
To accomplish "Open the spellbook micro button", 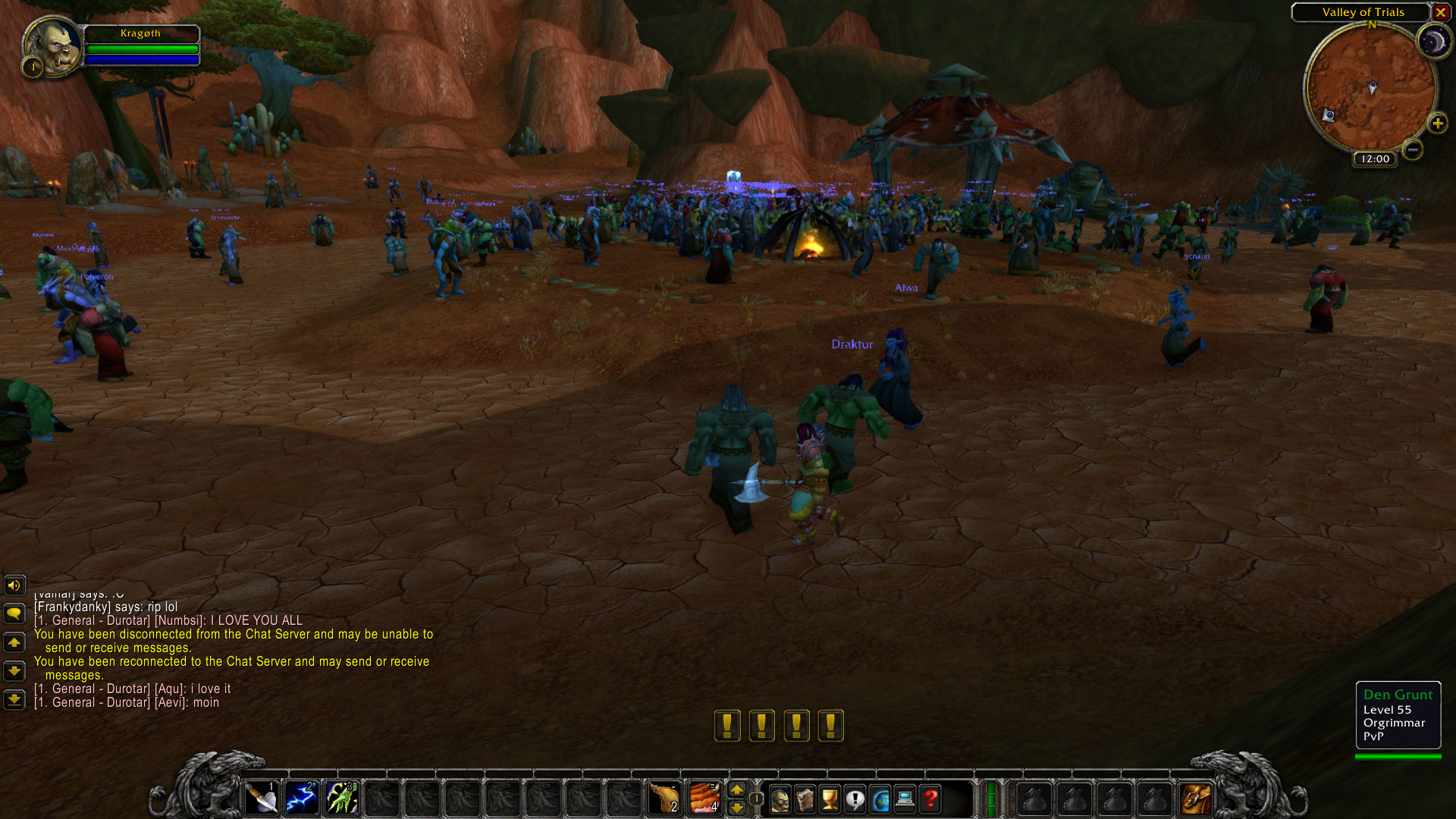I will (x=805, y=799).
